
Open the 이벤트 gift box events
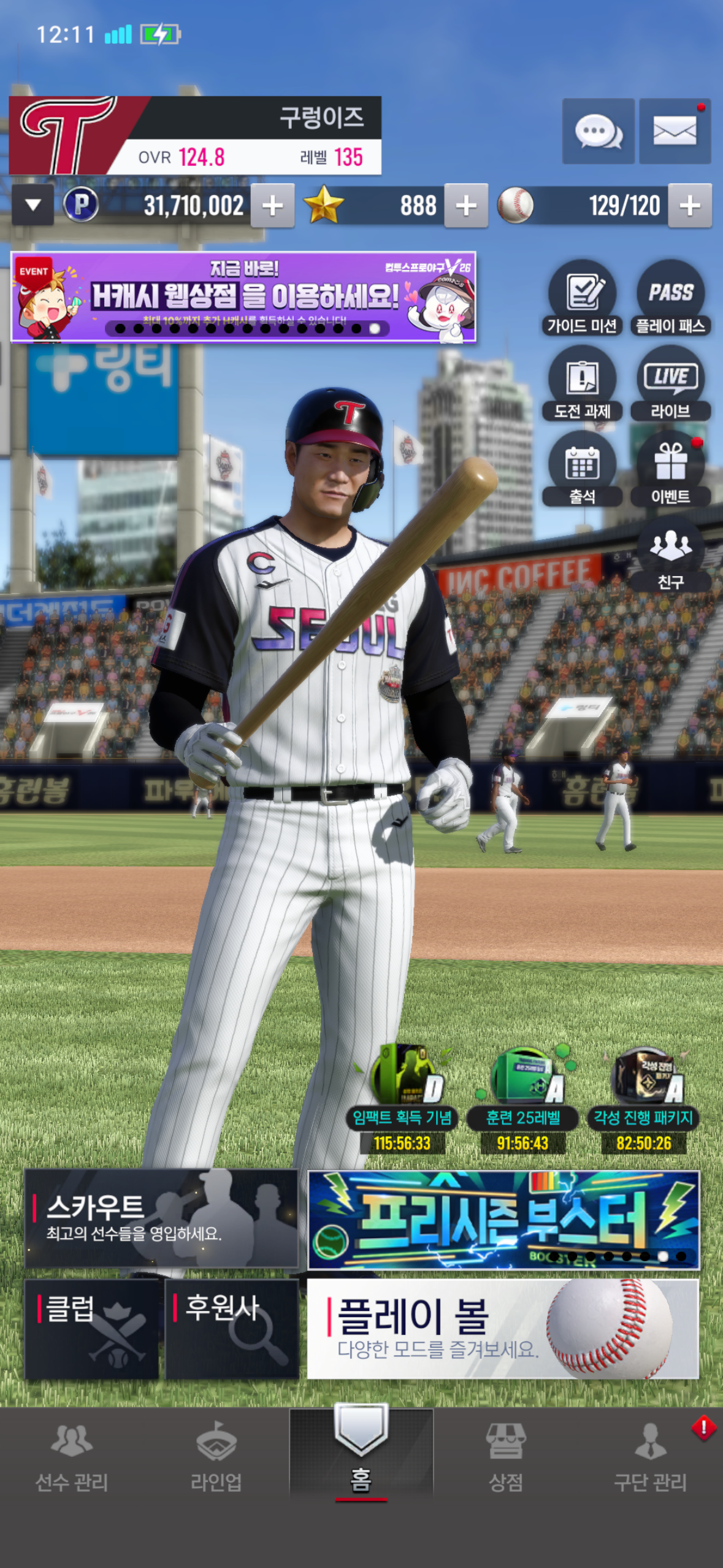coord(671,470)
